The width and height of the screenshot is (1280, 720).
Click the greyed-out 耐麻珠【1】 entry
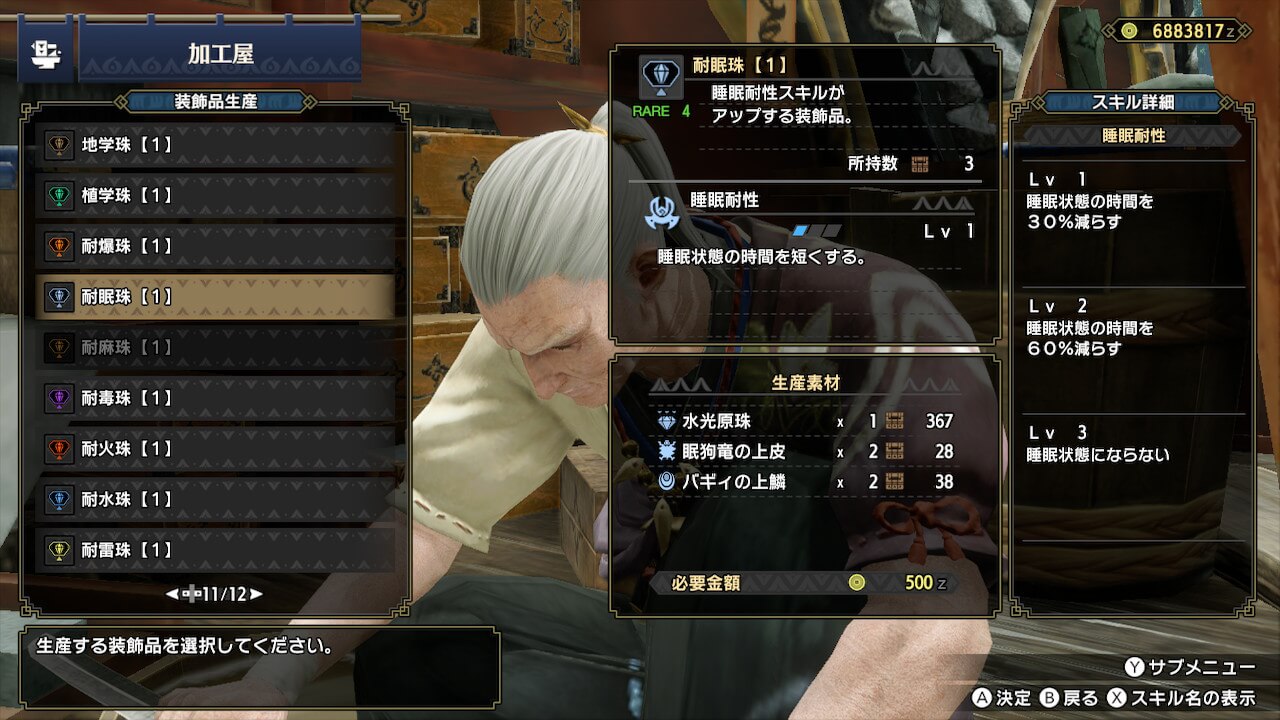[215, 347]
